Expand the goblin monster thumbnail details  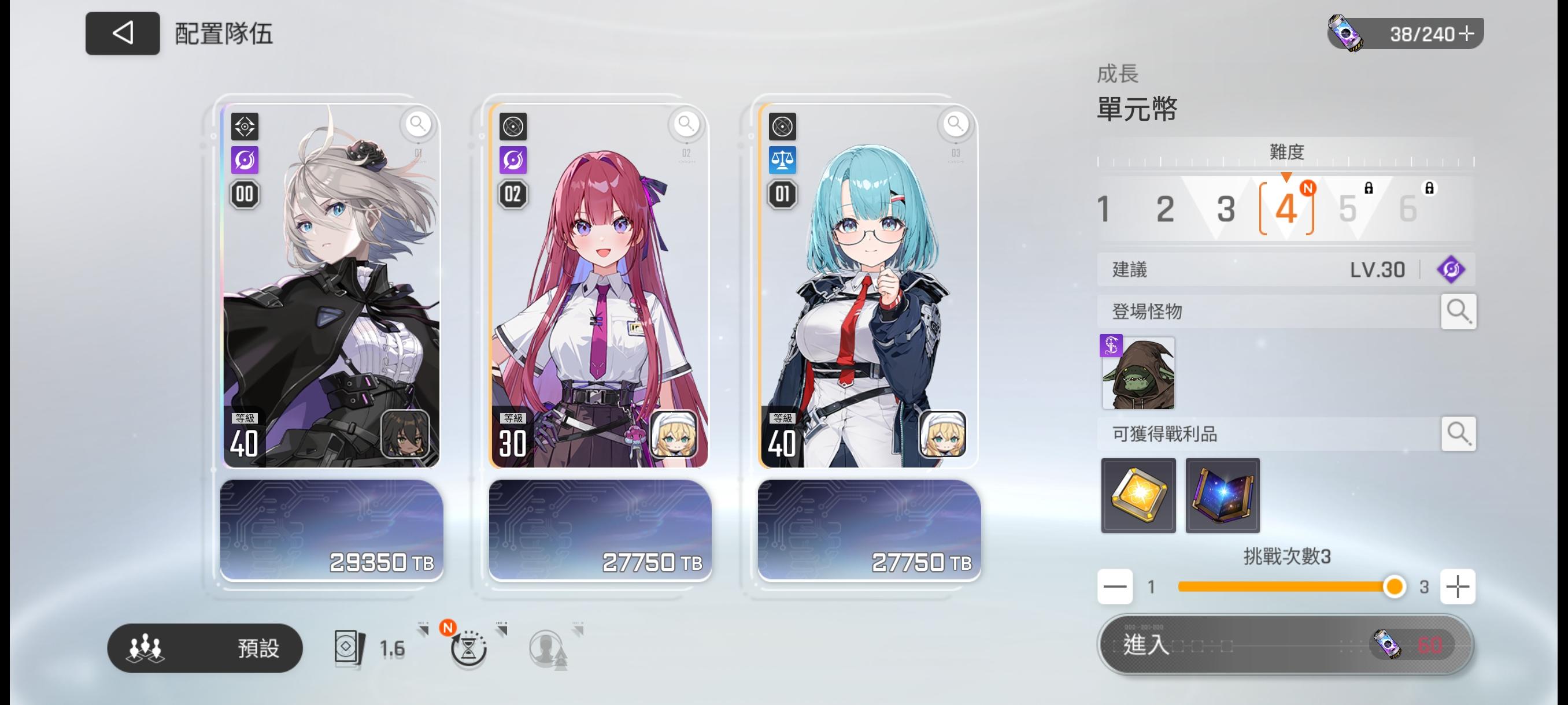1138,373
